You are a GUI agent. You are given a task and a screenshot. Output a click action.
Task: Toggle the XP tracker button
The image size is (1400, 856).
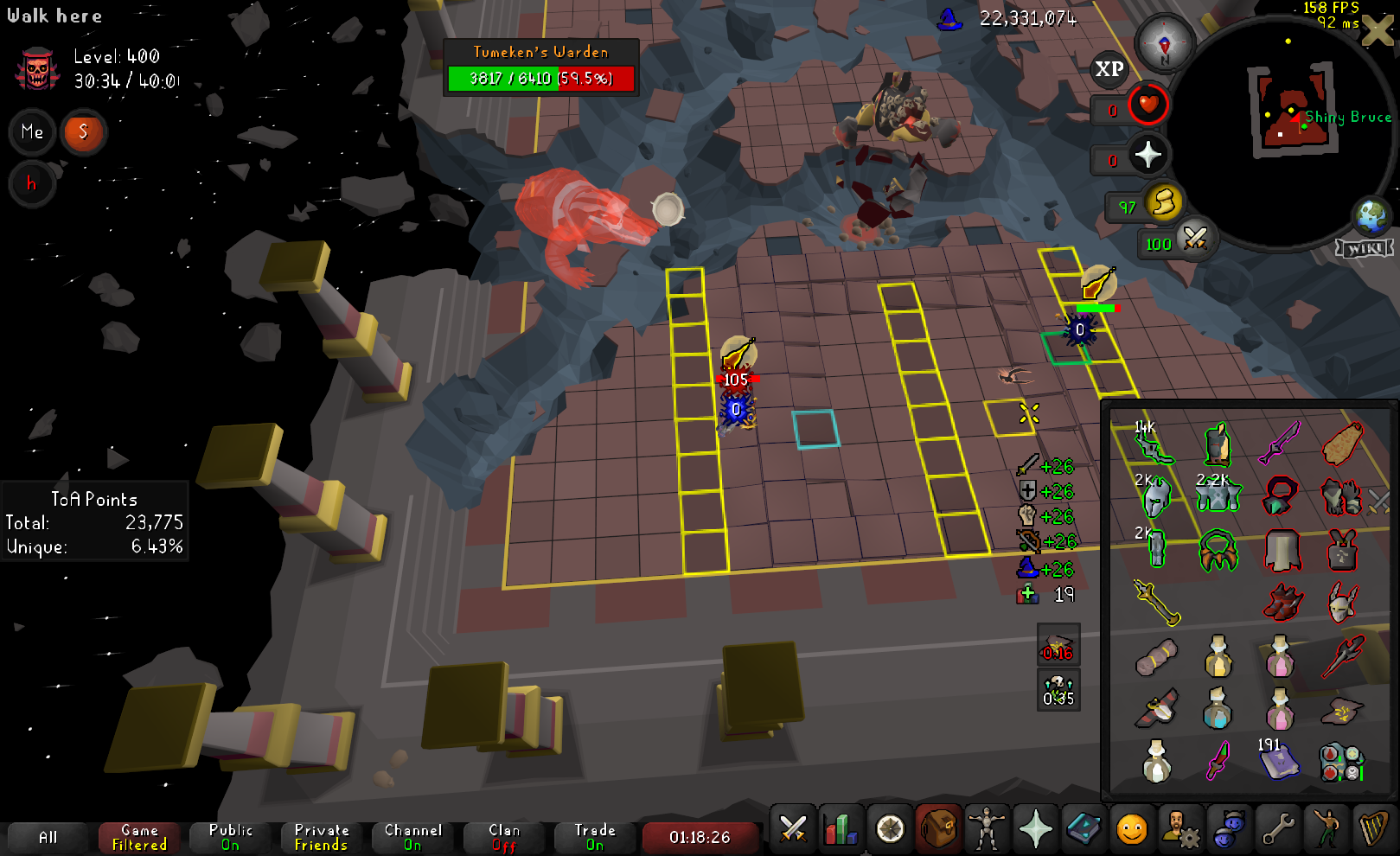click(x=1109, y=69)
